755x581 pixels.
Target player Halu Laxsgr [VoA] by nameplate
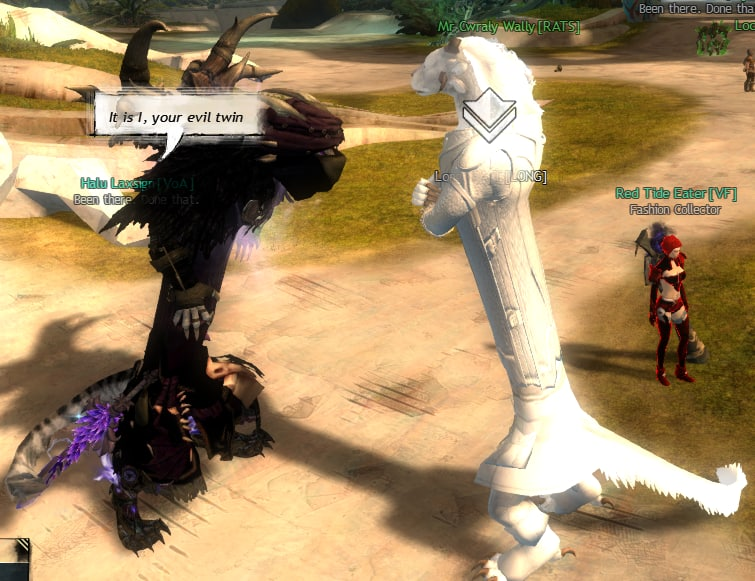[137, 184]
